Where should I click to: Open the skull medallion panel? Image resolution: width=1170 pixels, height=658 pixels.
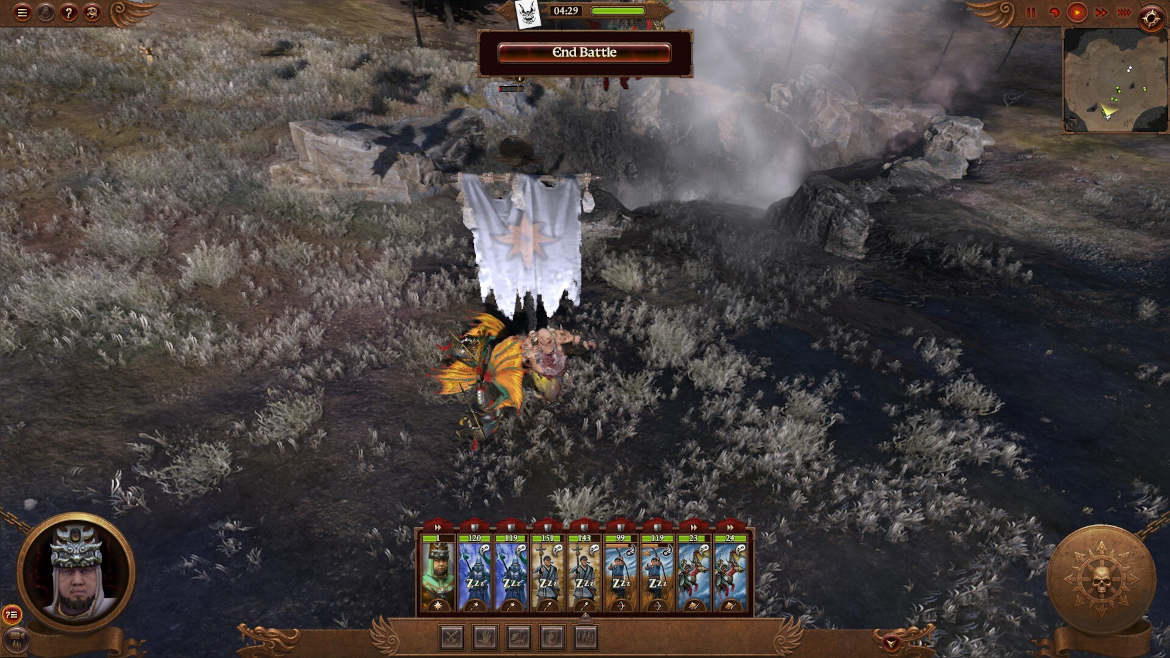click(1100, 578)
